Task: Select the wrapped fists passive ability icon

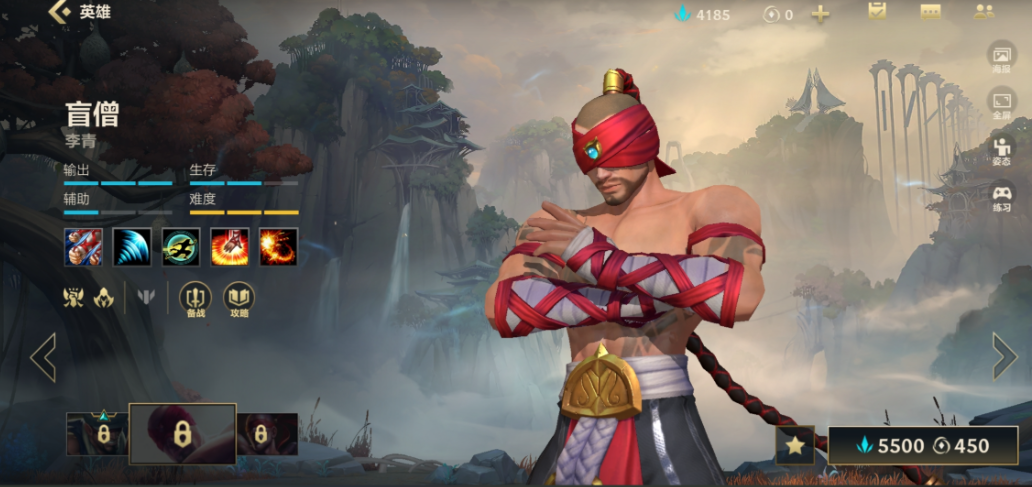Action: tap(83, 247)
